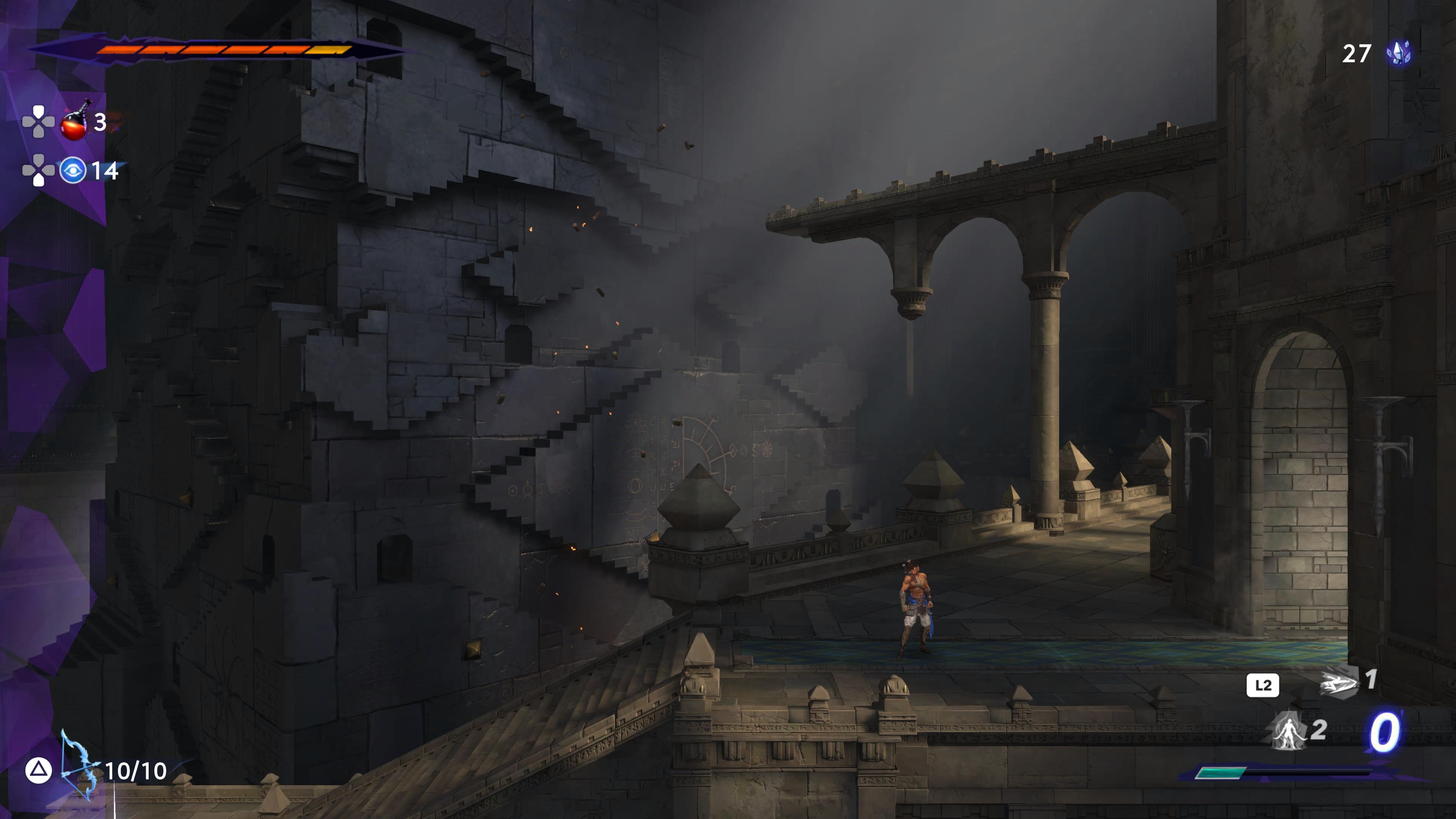Click the blue time crystal currency icon
Image resolution: width=1456 pixels, height=819 pixels.
(1399, 53)
